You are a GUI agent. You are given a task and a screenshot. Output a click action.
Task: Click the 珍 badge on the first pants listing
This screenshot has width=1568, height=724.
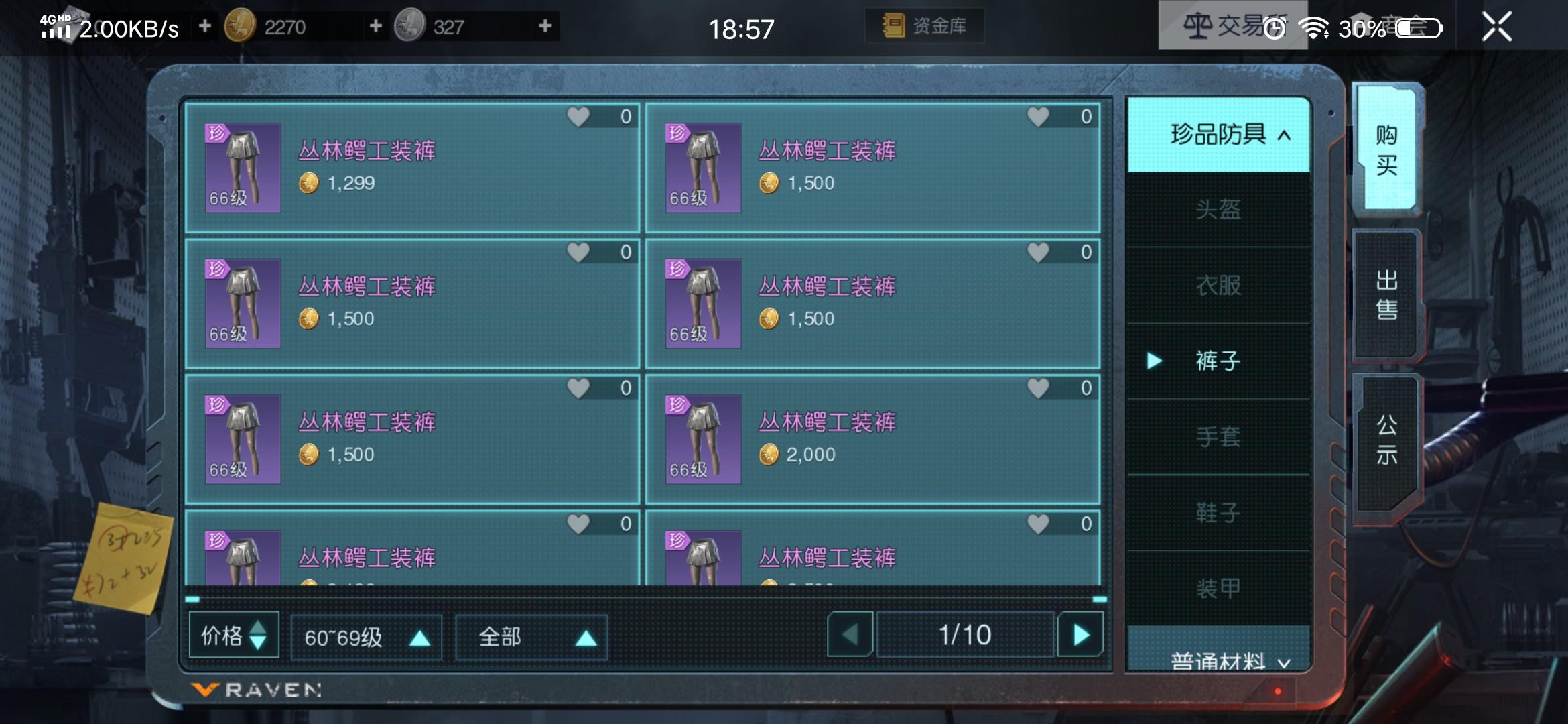click(x=216, y=133)
